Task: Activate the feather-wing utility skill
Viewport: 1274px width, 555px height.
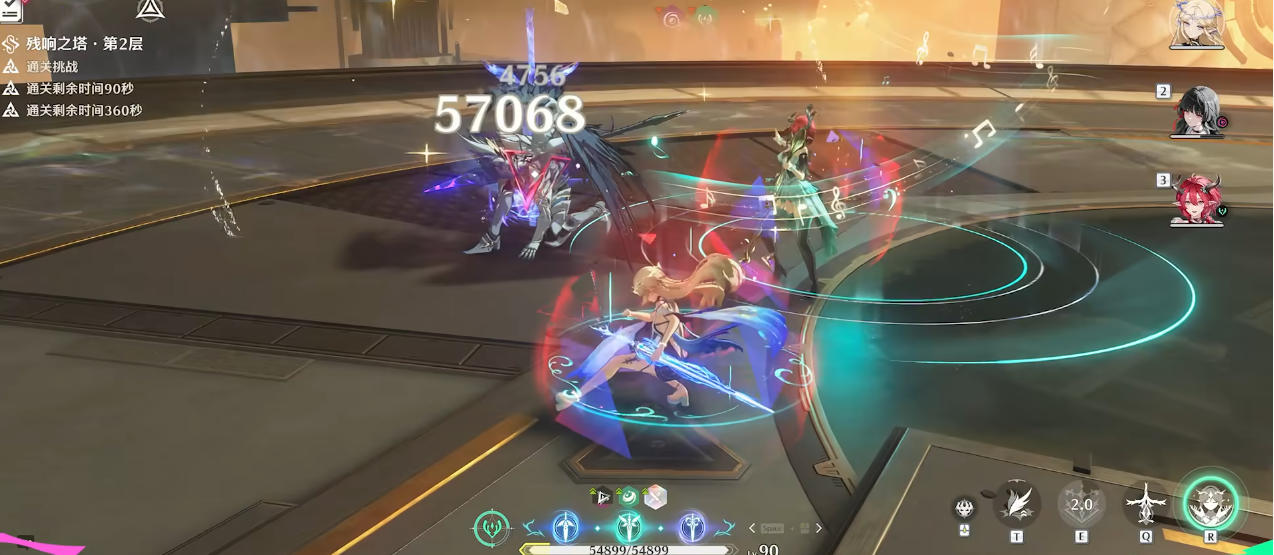Action: pos(1017,503)
